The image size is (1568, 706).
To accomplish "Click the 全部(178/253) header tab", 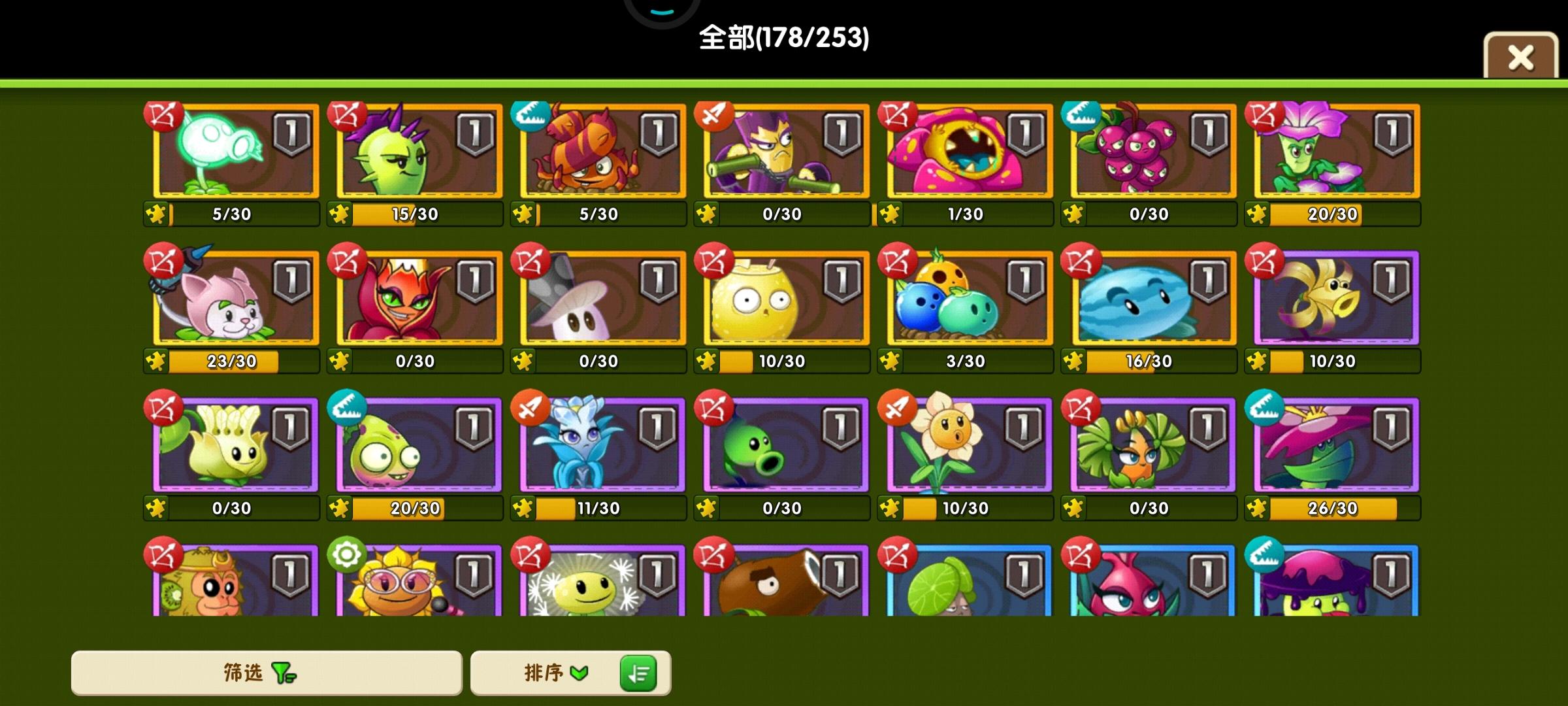I will tap(783, 39).
